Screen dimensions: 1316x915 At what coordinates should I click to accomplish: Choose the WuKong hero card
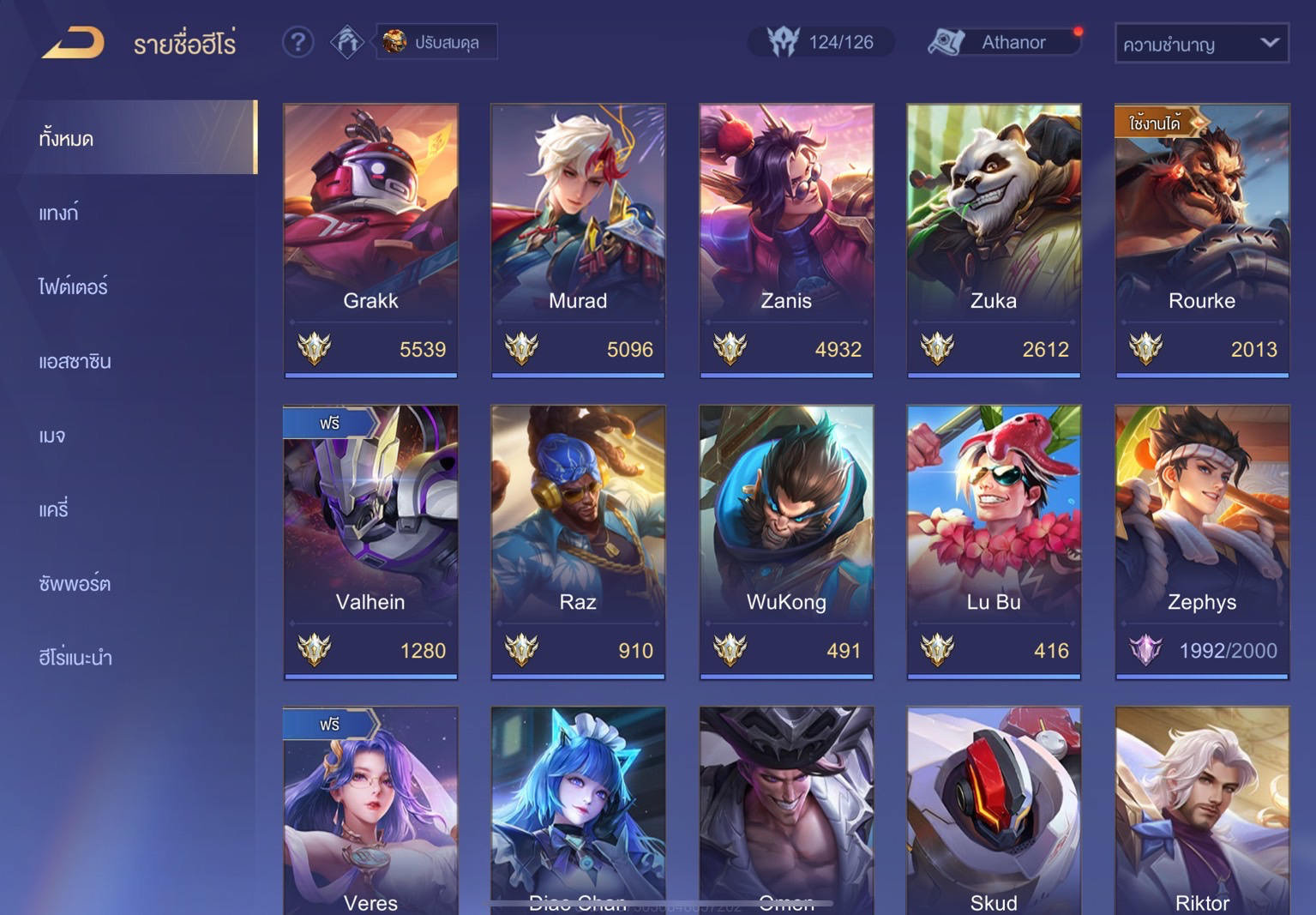786,541
